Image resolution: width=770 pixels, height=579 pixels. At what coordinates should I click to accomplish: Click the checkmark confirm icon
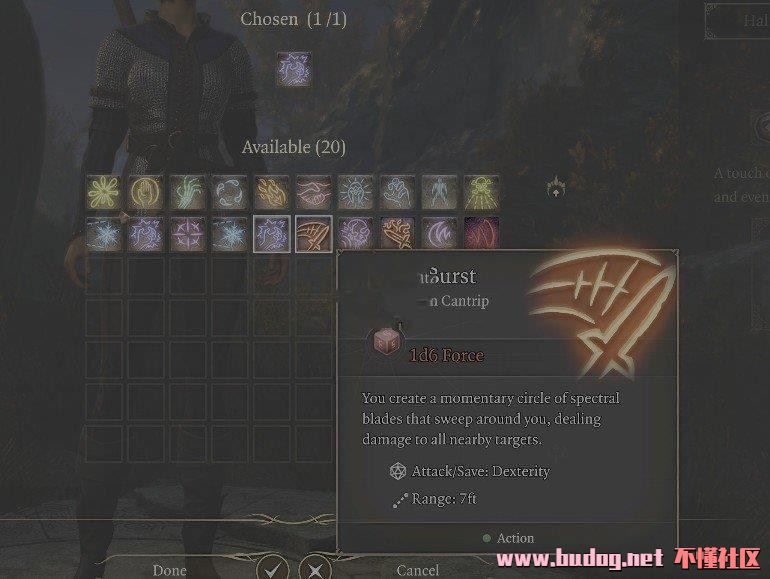click(x=271, y=569)
